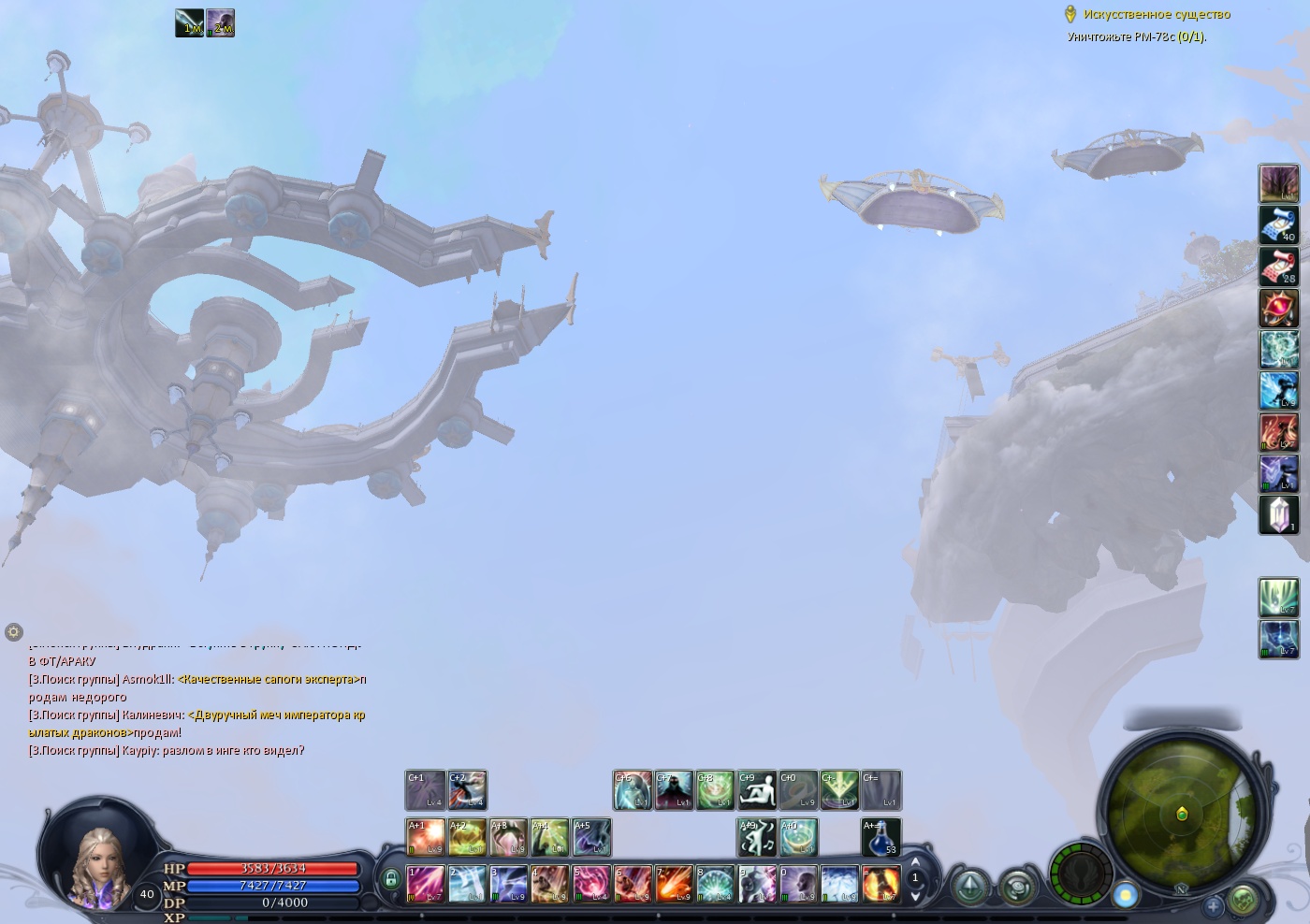
Task: Activate the sitting rest skill
Action: pos(756,790)
